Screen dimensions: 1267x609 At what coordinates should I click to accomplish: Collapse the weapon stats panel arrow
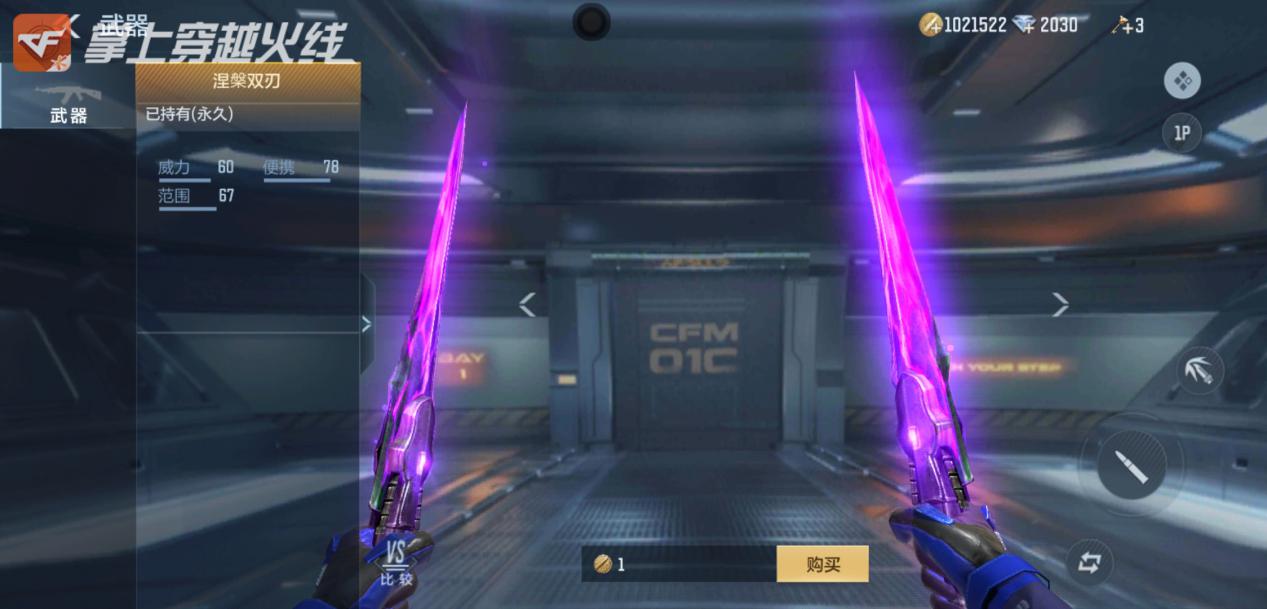(366, 323)
